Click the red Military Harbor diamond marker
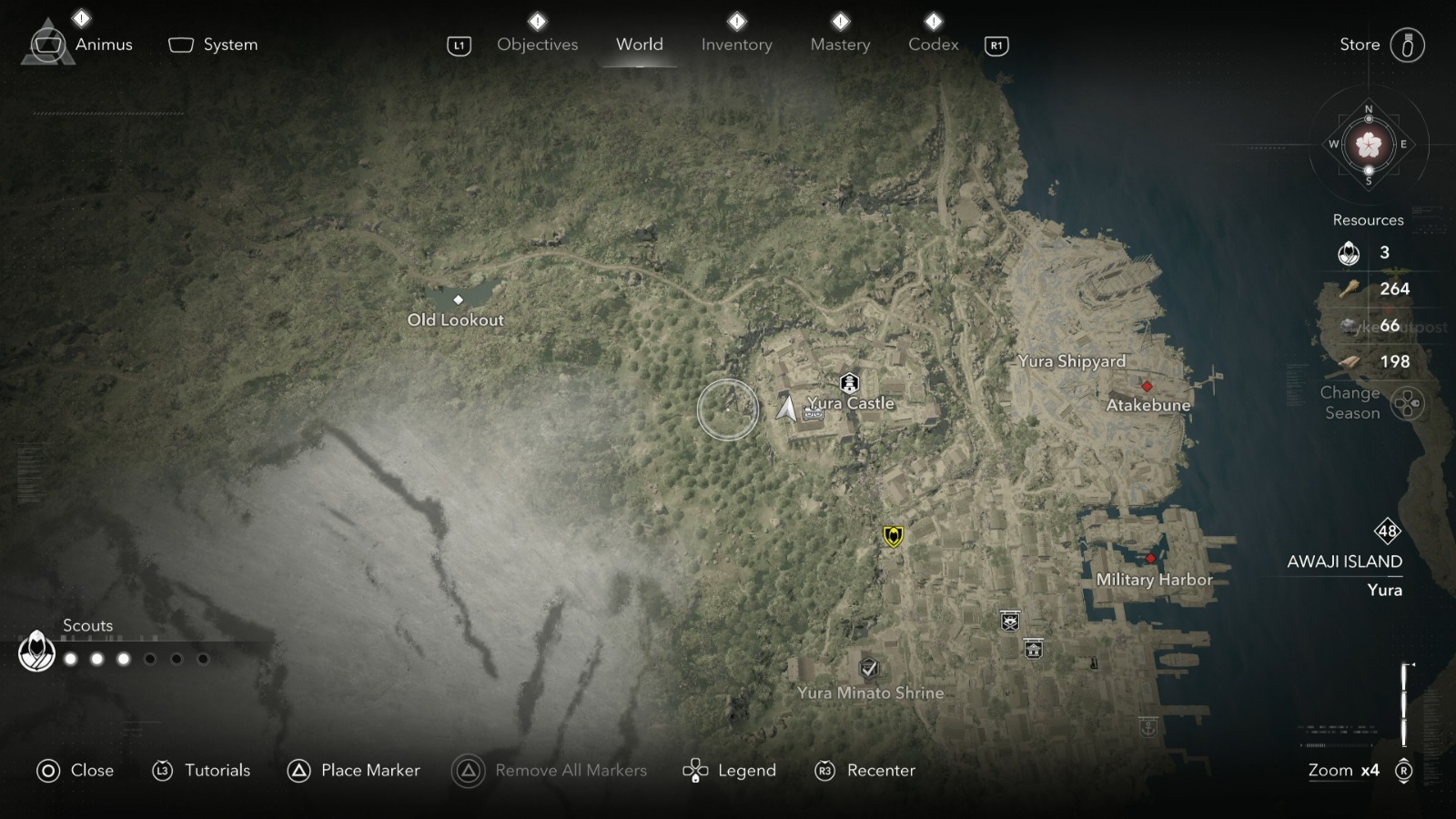The image size is (1456, 819). coord(1150,560)
